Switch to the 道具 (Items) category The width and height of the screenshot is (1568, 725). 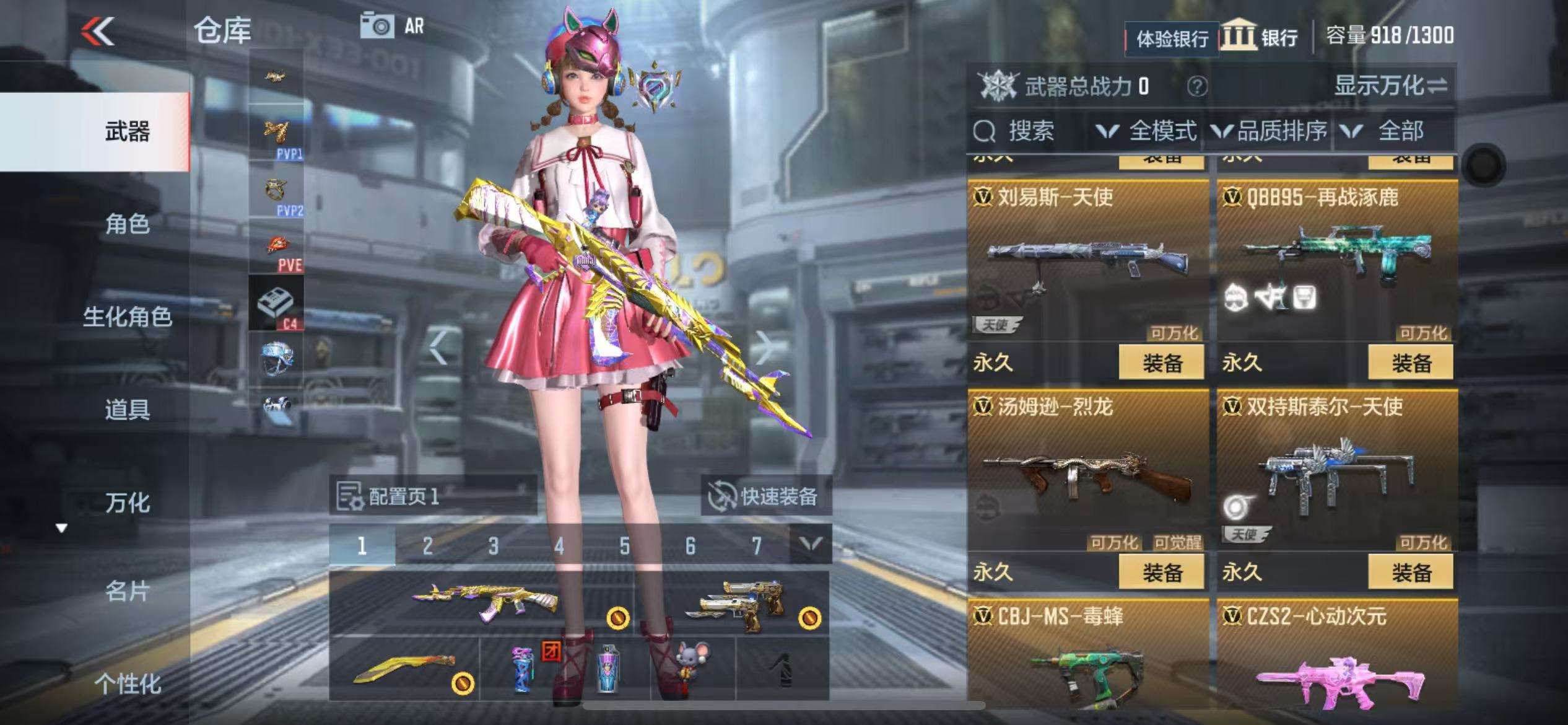[x=127, y=410]
